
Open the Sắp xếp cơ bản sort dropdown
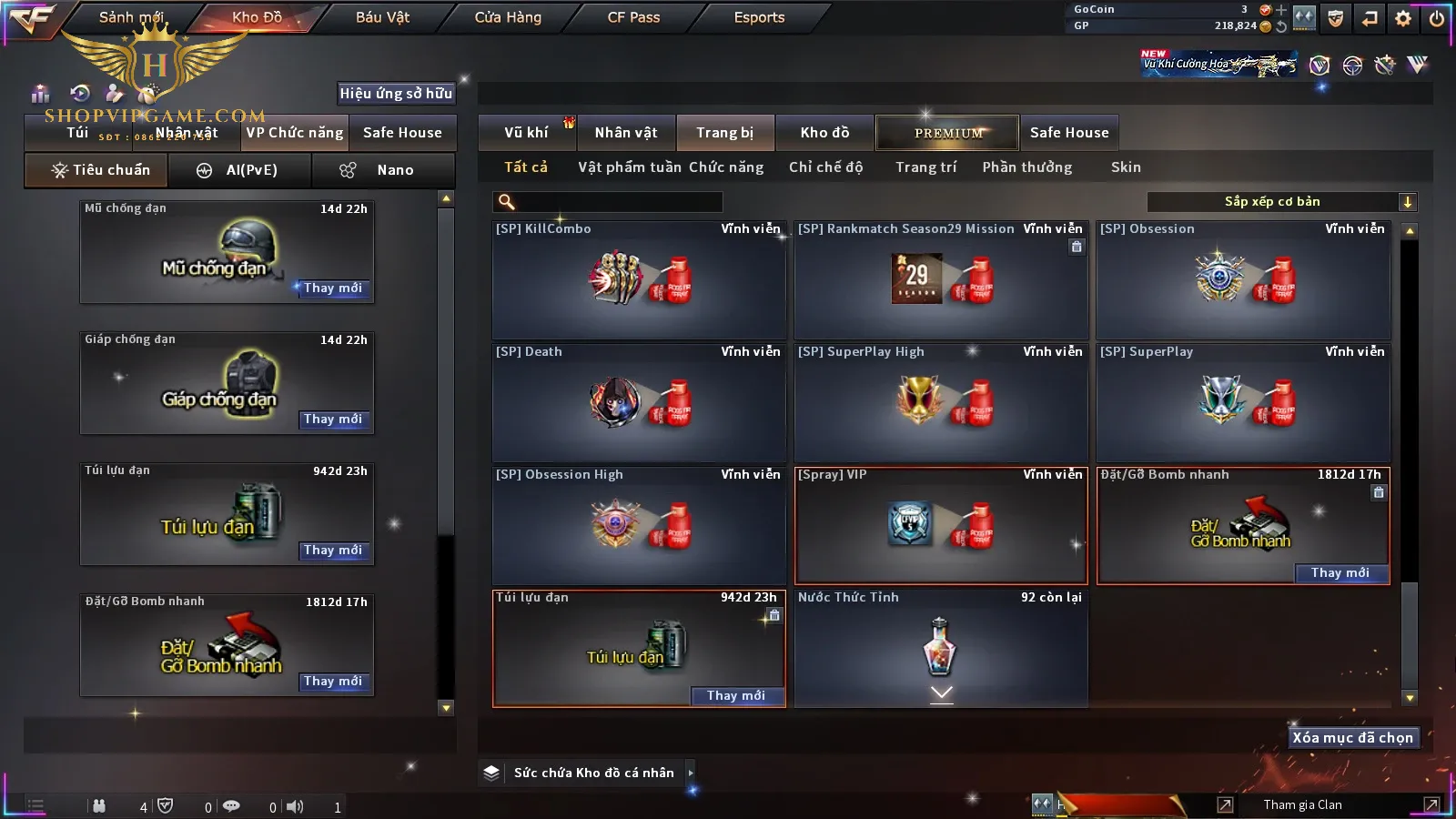tap(1281, 202)
